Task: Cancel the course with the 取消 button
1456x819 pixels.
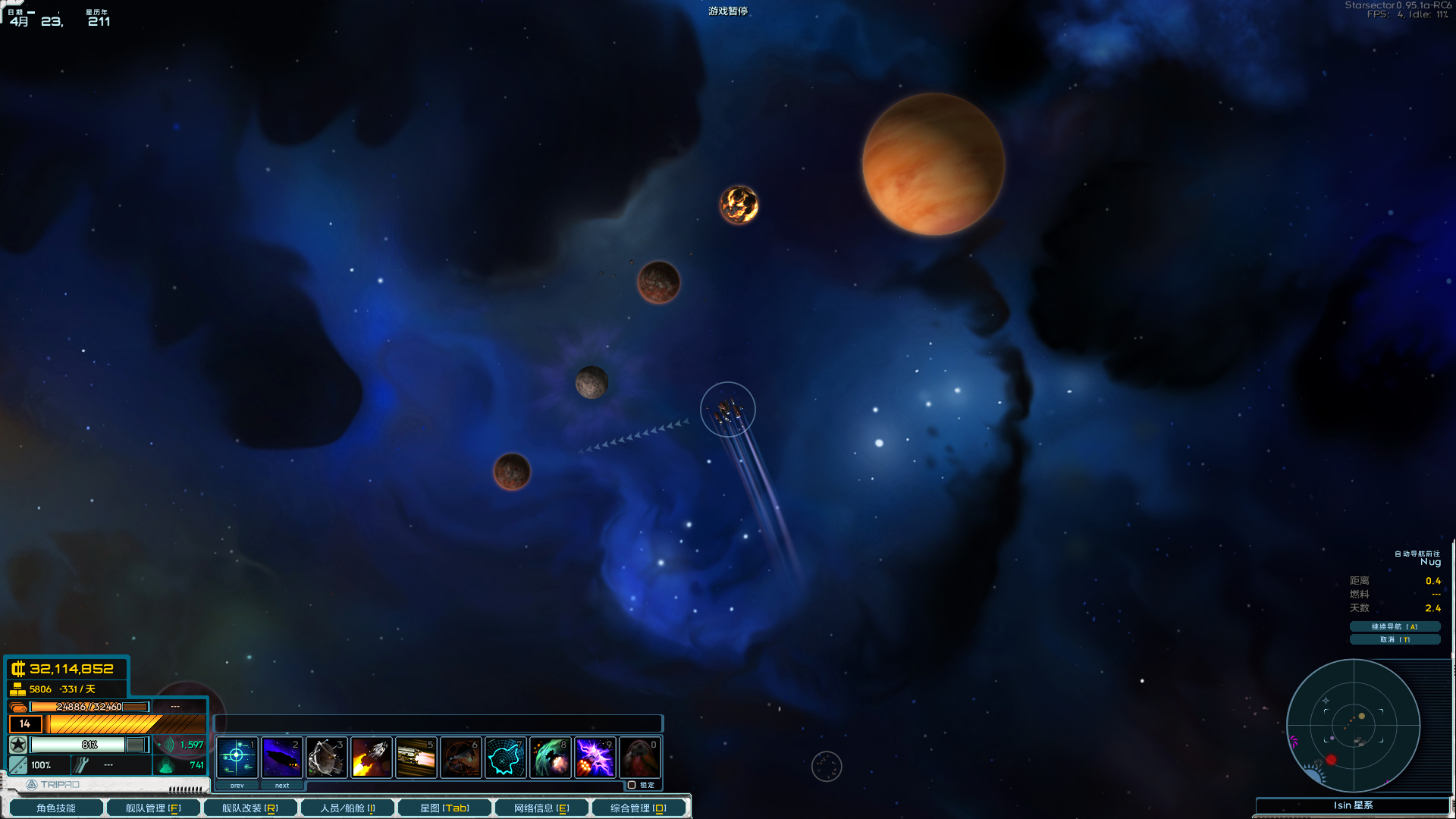Action: (1394, 639)
